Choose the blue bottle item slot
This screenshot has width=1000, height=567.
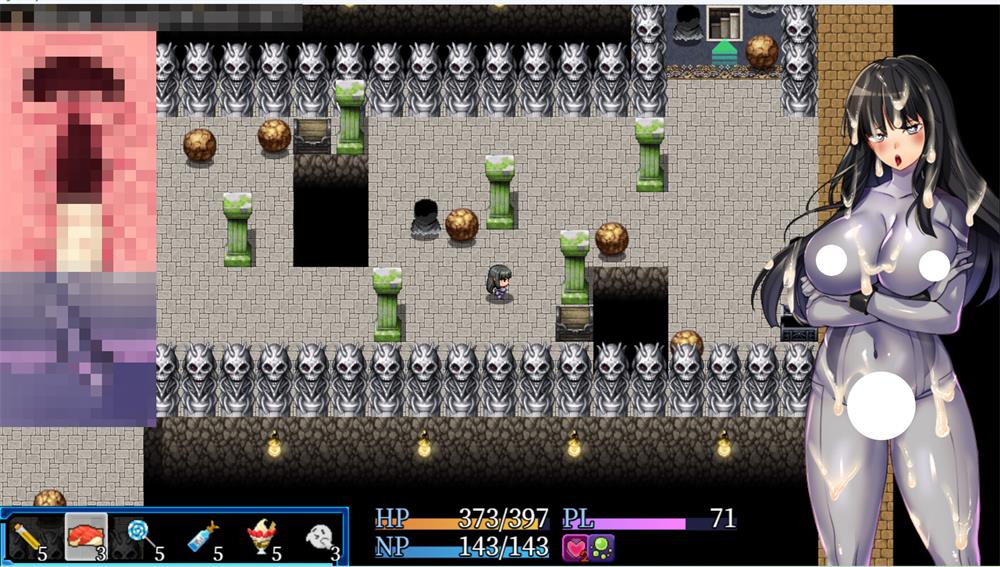pyautogui.click(x=203, y=538)
